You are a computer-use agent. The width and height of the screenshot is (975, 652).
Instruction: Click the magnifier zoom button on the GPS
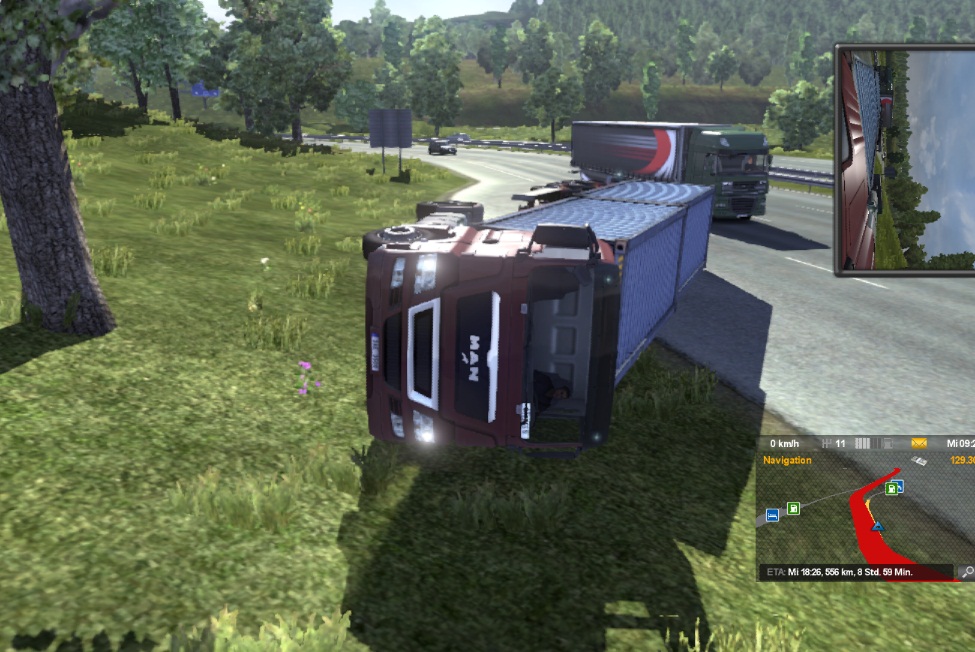(966, 573)
